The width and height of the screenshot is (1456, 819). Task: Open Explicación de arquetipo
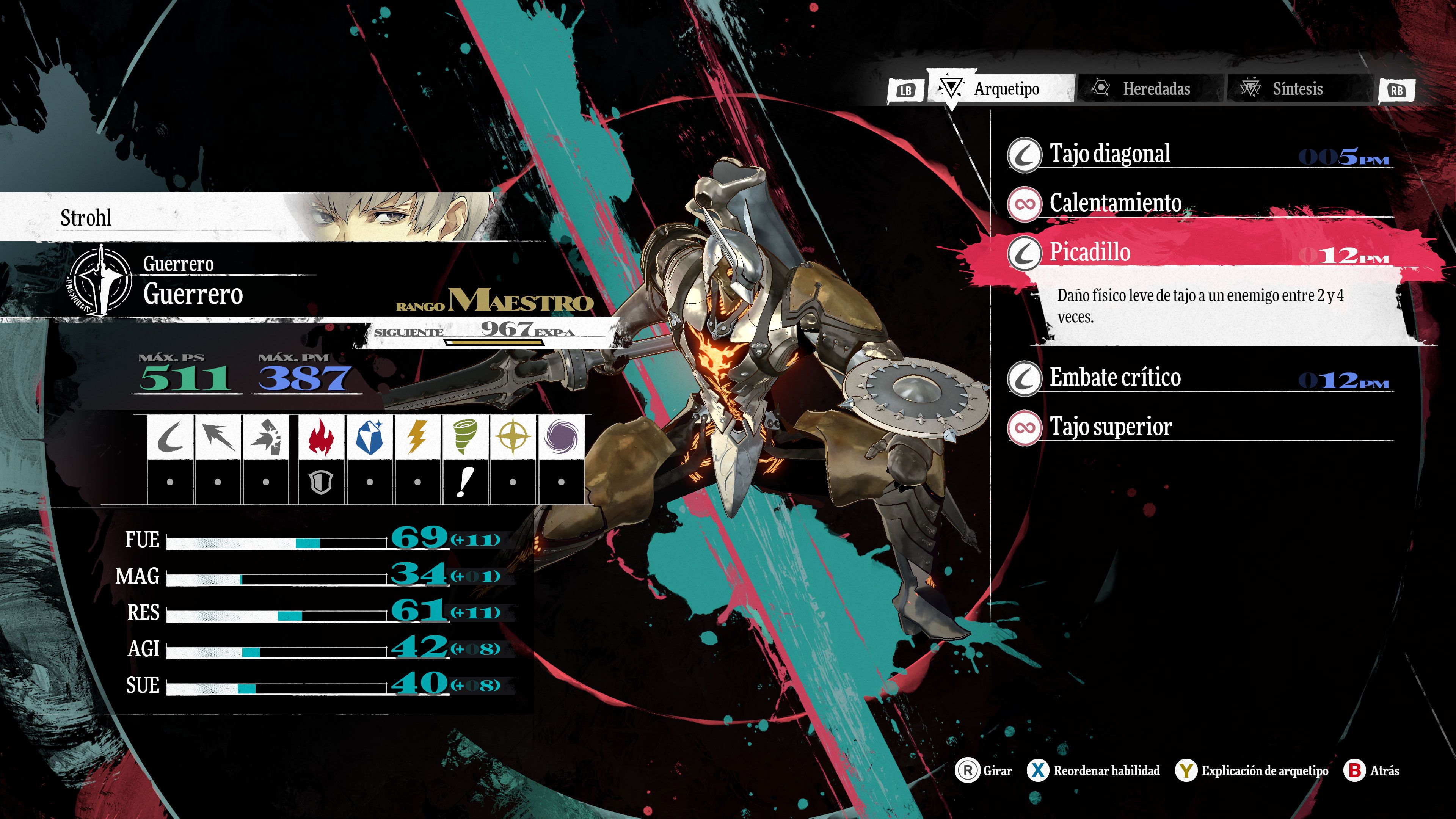point(1252,770)
